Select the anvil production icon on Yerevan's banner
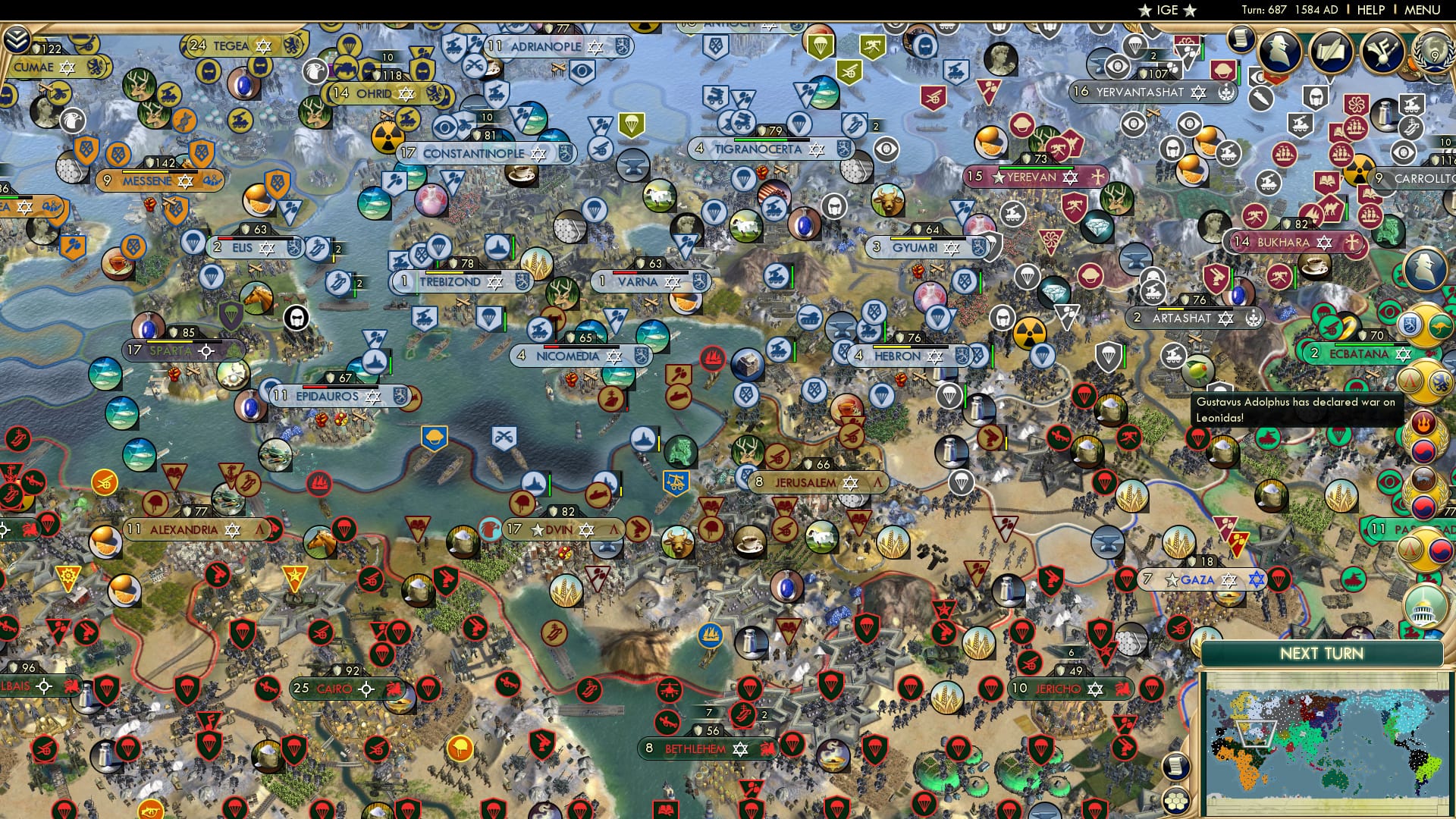This screenshot has height=819, width=1456. click(1098, 177)
